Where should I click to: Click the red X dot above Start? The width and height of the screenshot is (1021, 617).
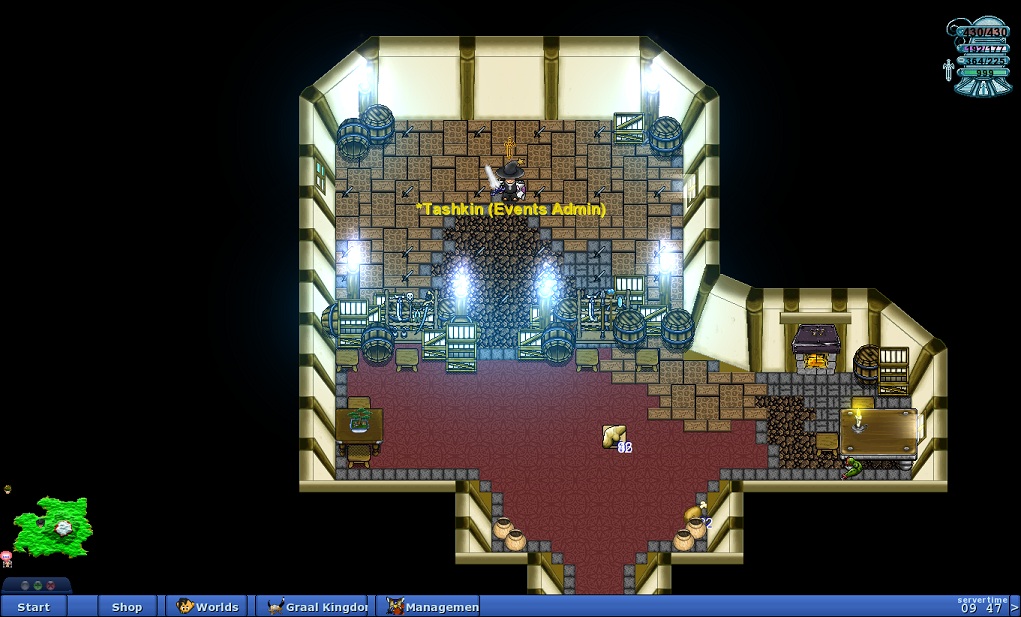[50, 585]
